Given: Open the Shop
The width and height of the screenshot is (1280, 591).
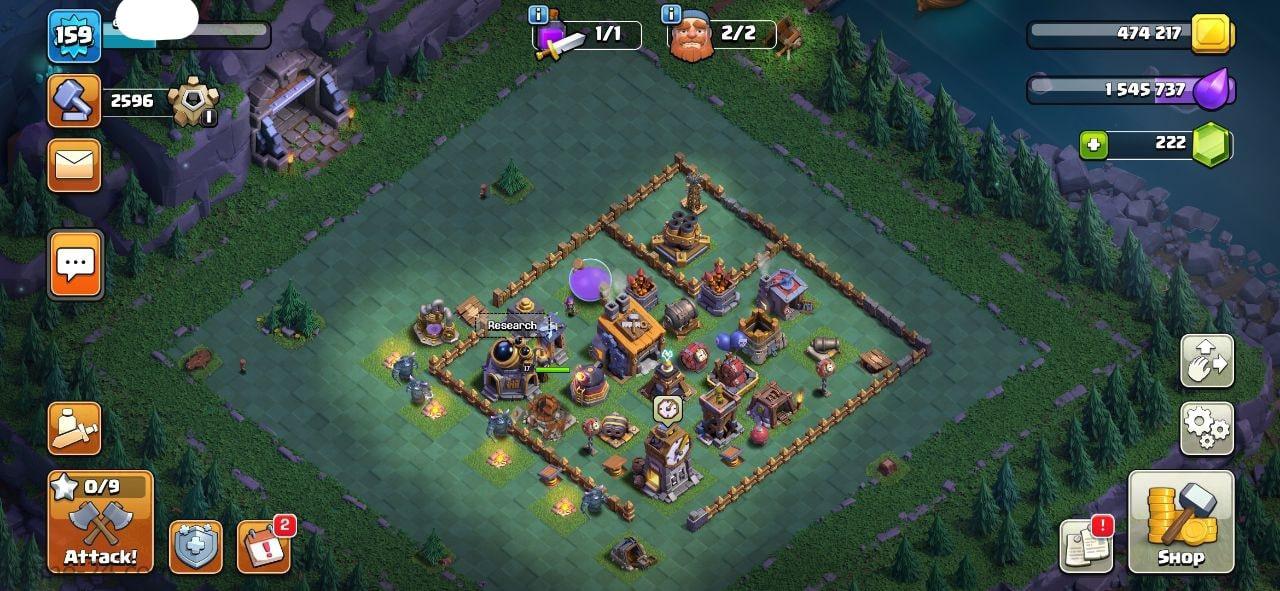Looking at the screenshot, I should pos(1181,522).
